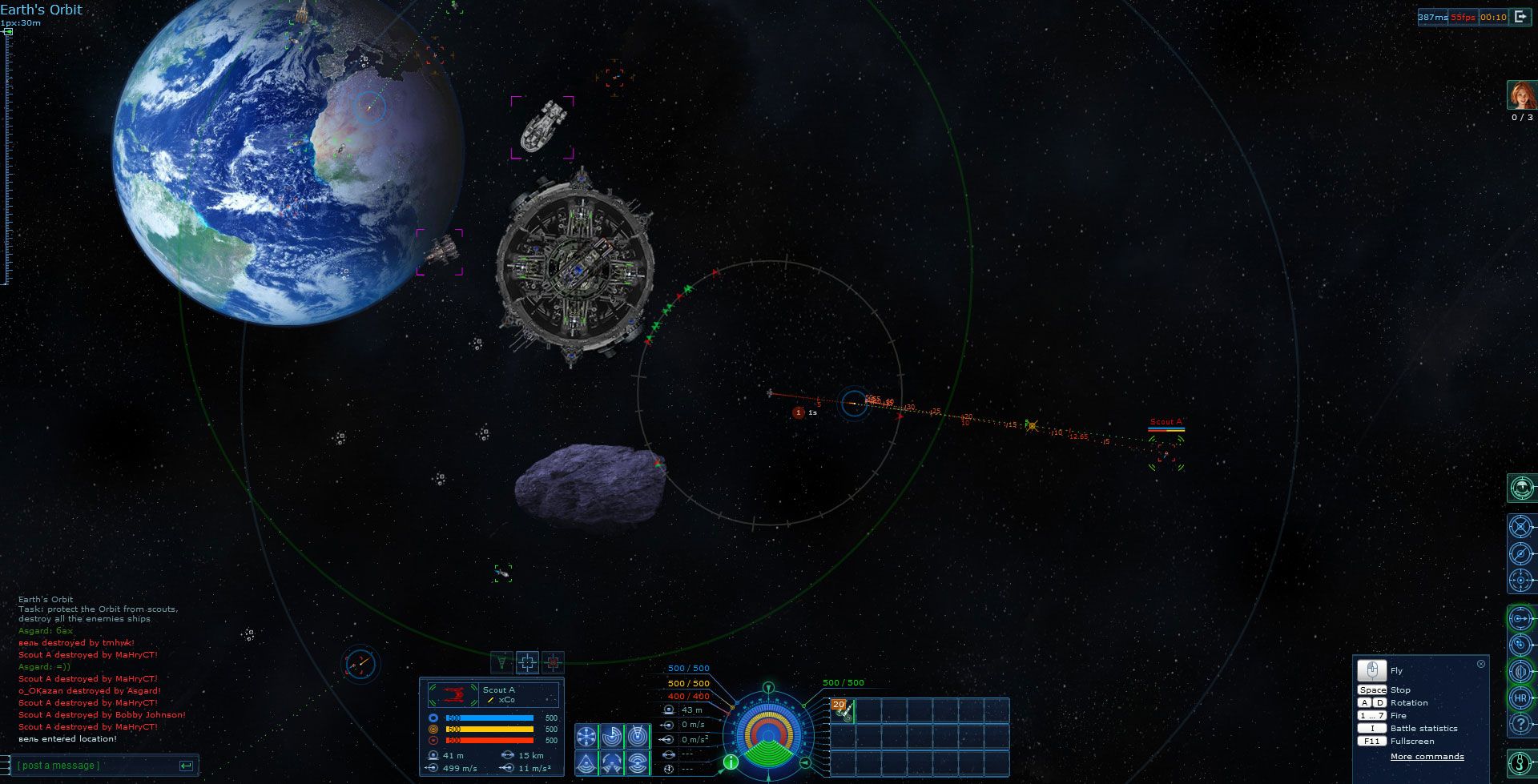Click the helmet icon above the side toolbar
The height and width of the screenshot is (784, 1538).
tap(1520, 487)
